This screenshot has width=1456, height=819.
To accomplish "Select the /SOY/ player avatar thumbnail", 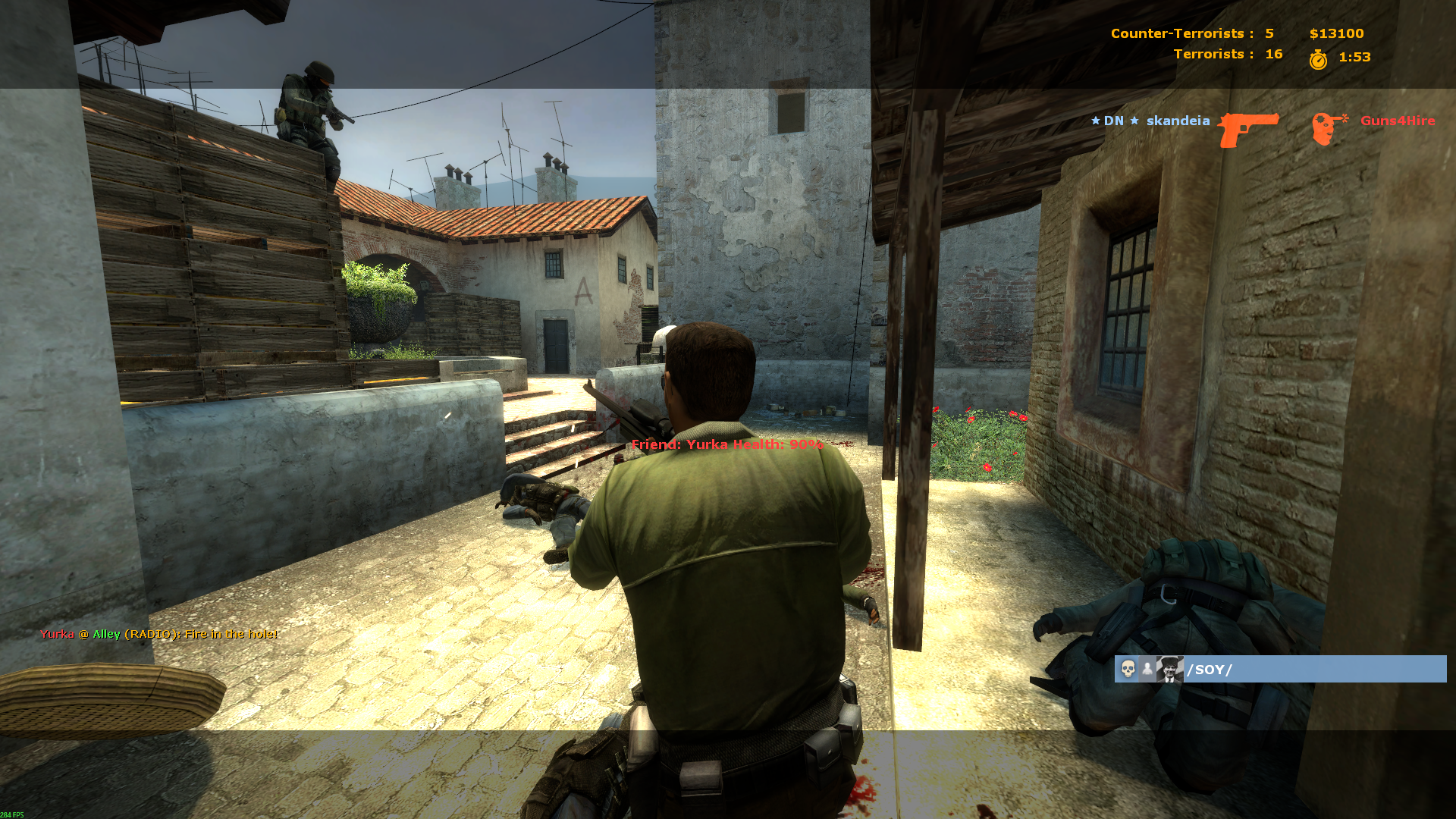I will click(1169, 669).
